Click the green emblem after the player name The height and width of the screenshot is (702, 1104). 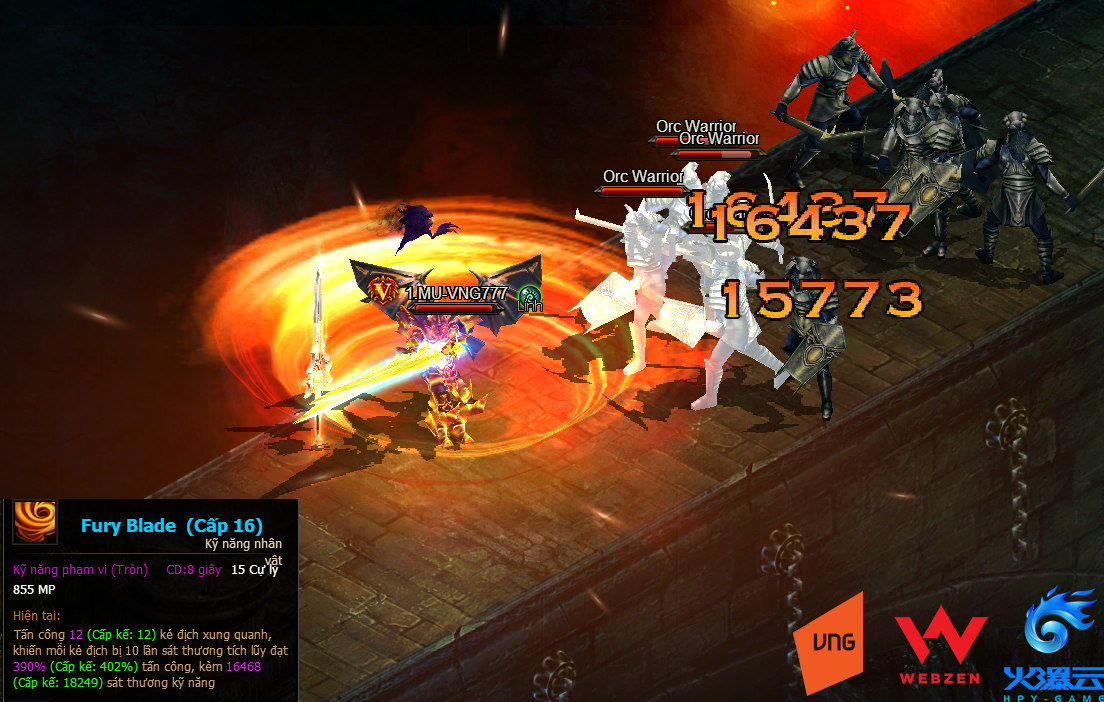[529, 297]
